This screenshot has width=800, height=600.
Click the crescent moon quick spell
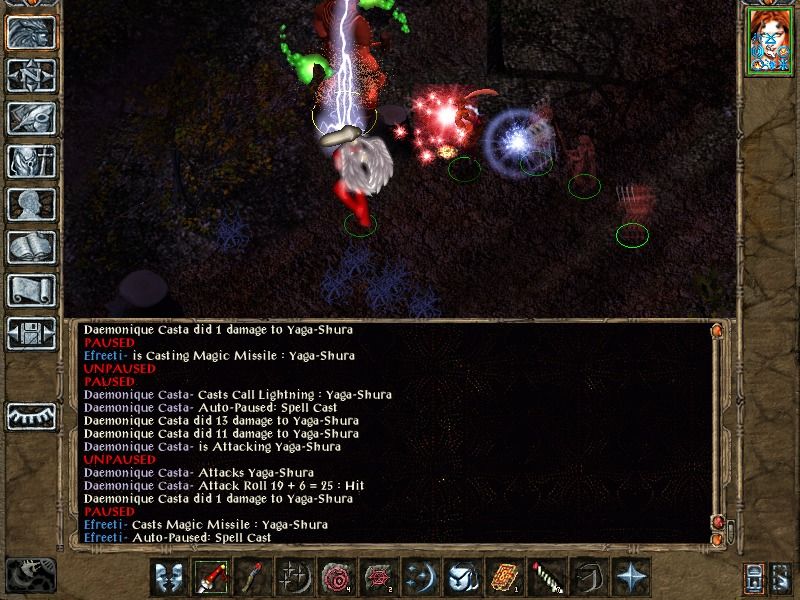421,578
